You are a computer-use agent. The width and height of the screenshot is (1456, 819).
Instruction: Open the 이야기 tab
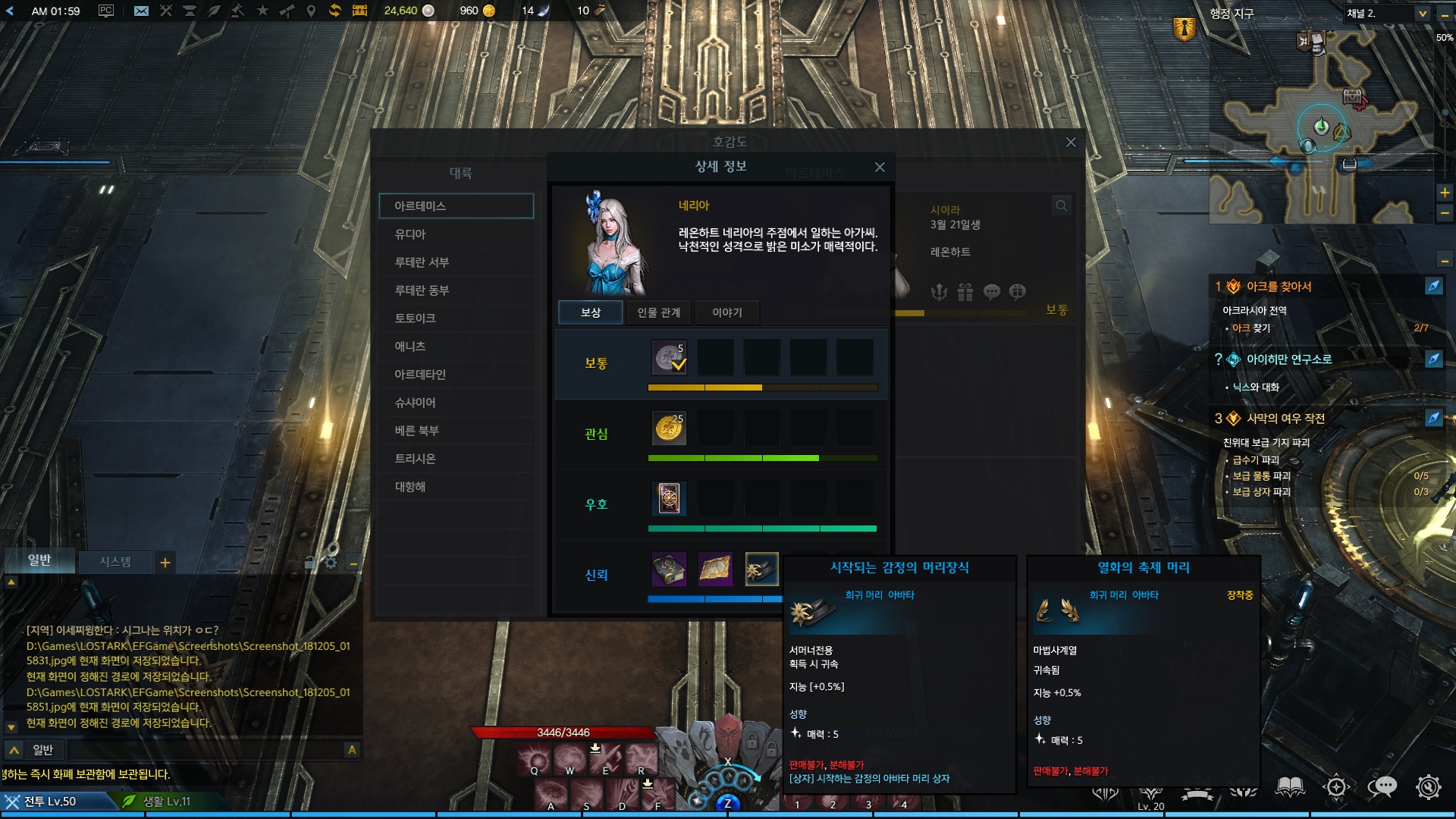[726, 312]
